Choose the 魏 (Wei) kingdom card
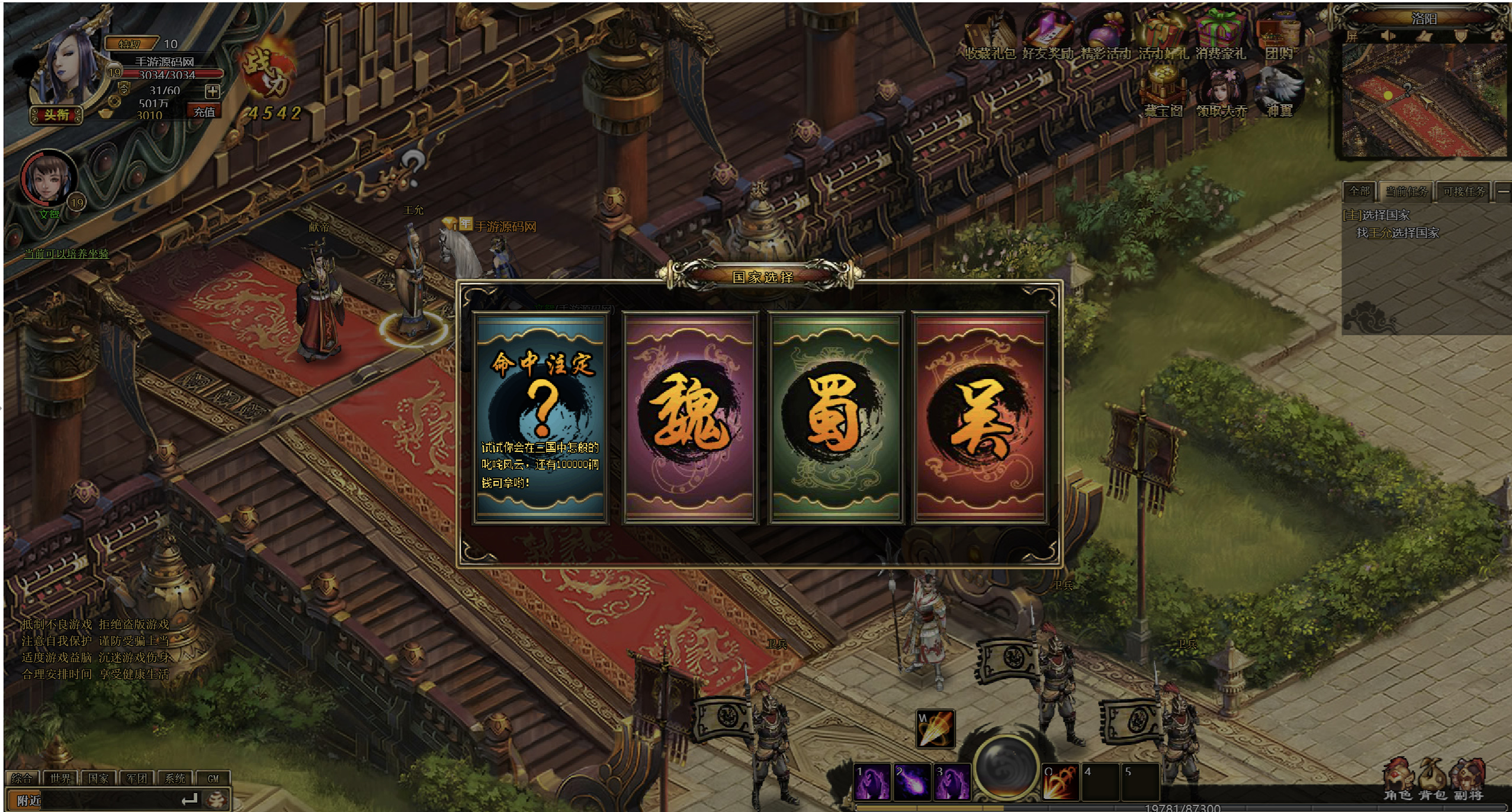Screen dimensions: 1512x812 pyautogui.click(x=690, y=418)
